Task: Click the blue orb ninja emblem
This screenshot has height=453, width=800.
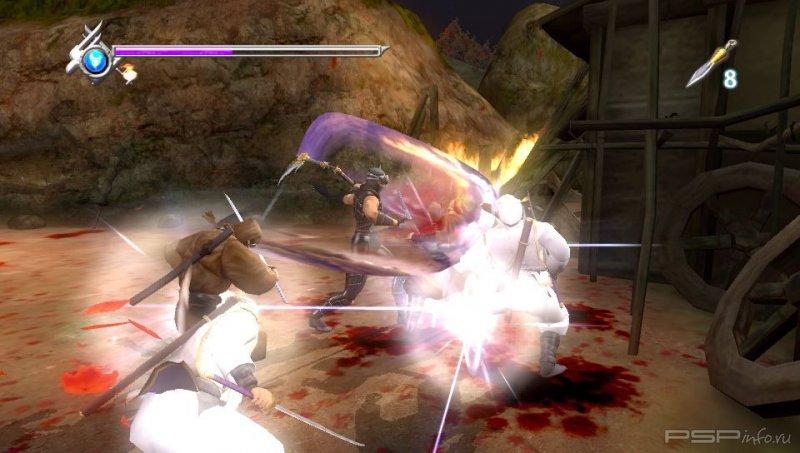Action: tap(95, 58)
